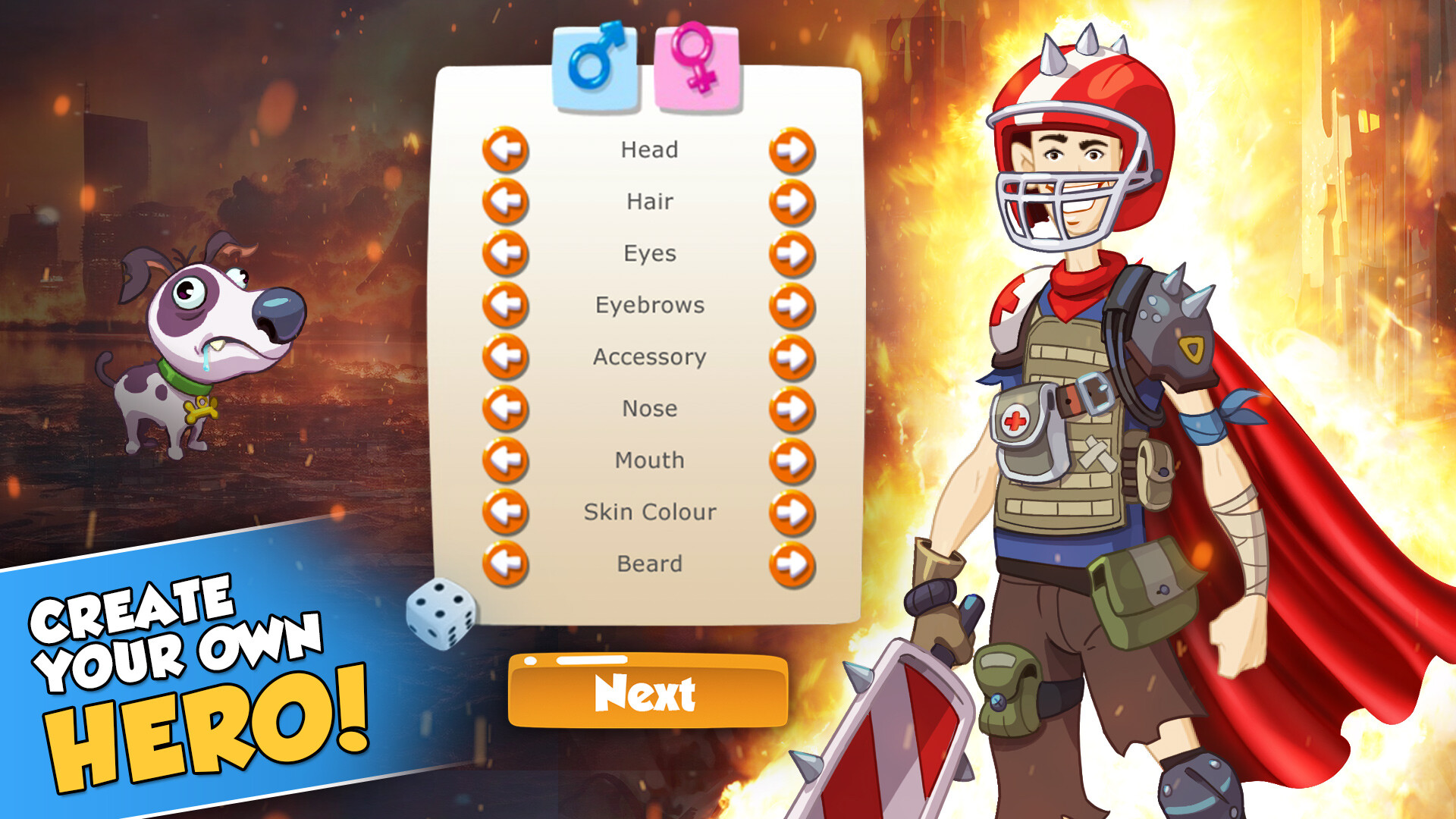This screenshot has height=819, width=1456.
Task: Select the Head category label
Action: (x=648, y=149)
